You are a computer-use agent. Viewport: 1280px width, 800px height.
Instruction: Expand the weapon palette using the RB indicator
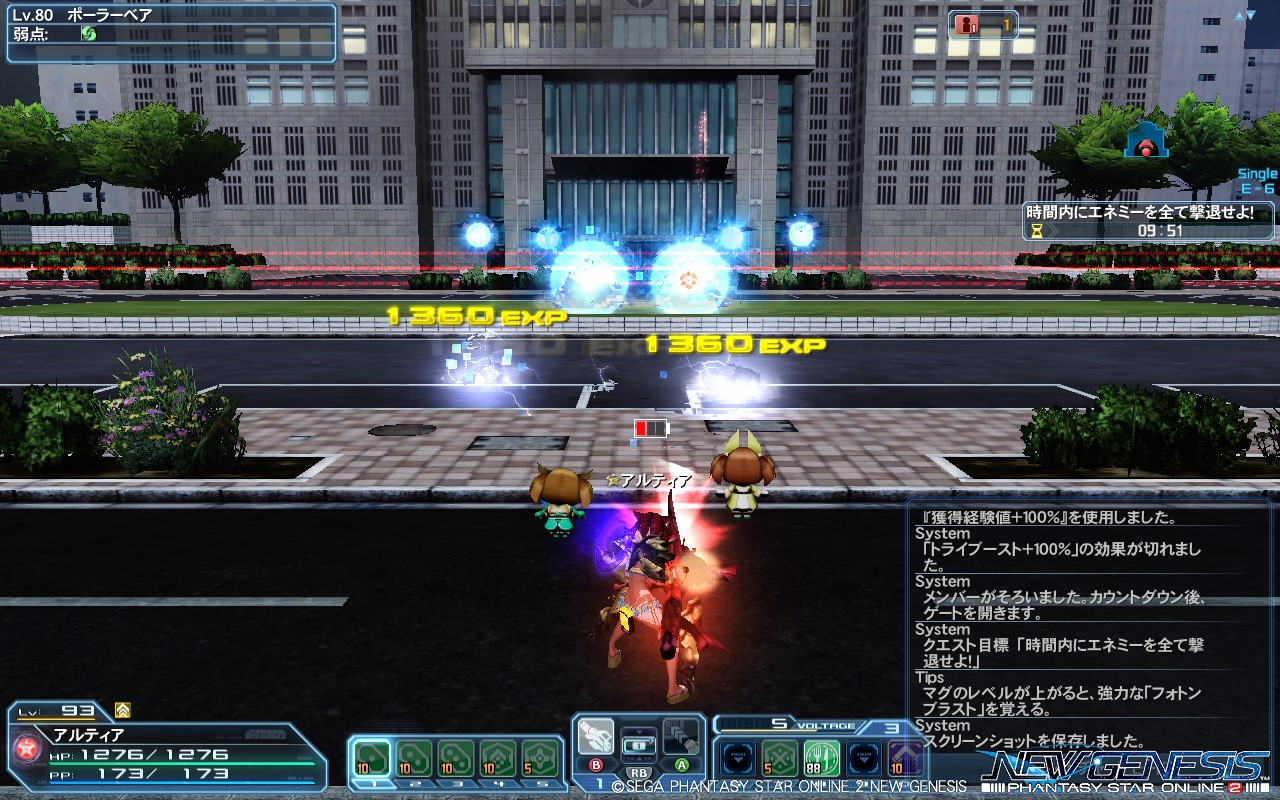pyautogui.click(x=640, y=772)
